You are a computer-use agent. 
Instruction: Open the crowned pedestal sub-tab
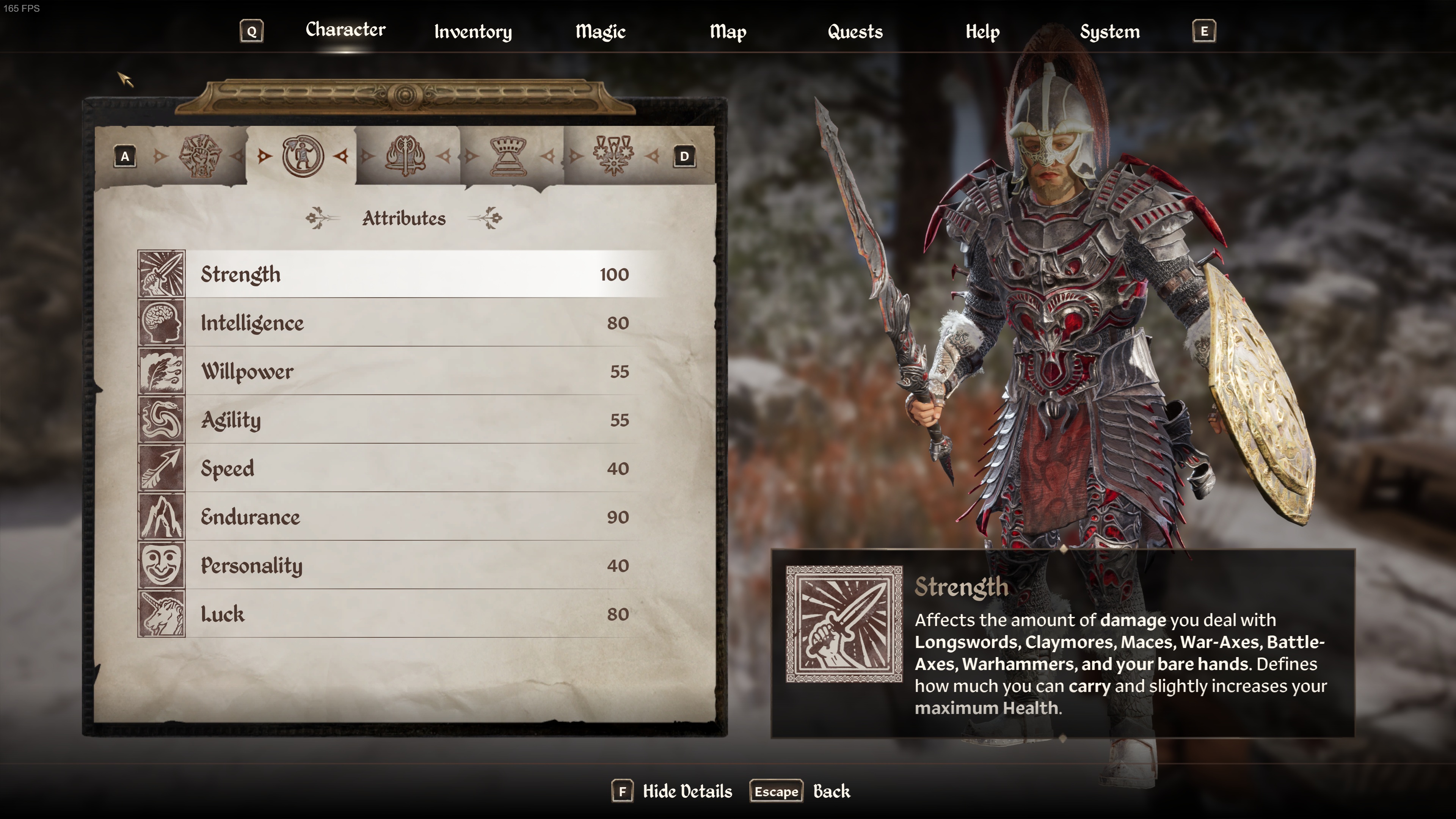508,156
